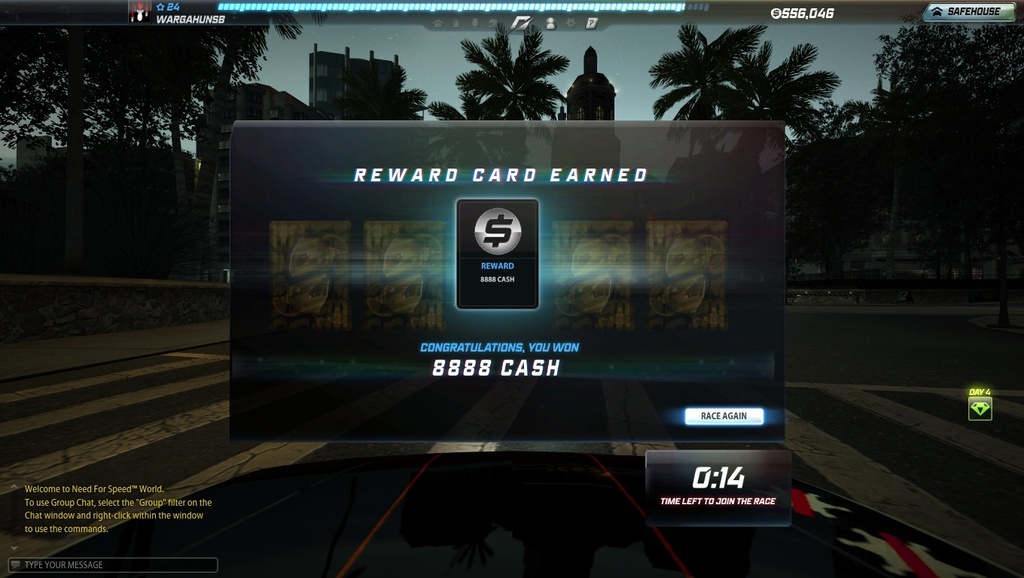Screen dimensions: 1024x578
Task: Open the question mark help icon
Action: click(591, 22)
